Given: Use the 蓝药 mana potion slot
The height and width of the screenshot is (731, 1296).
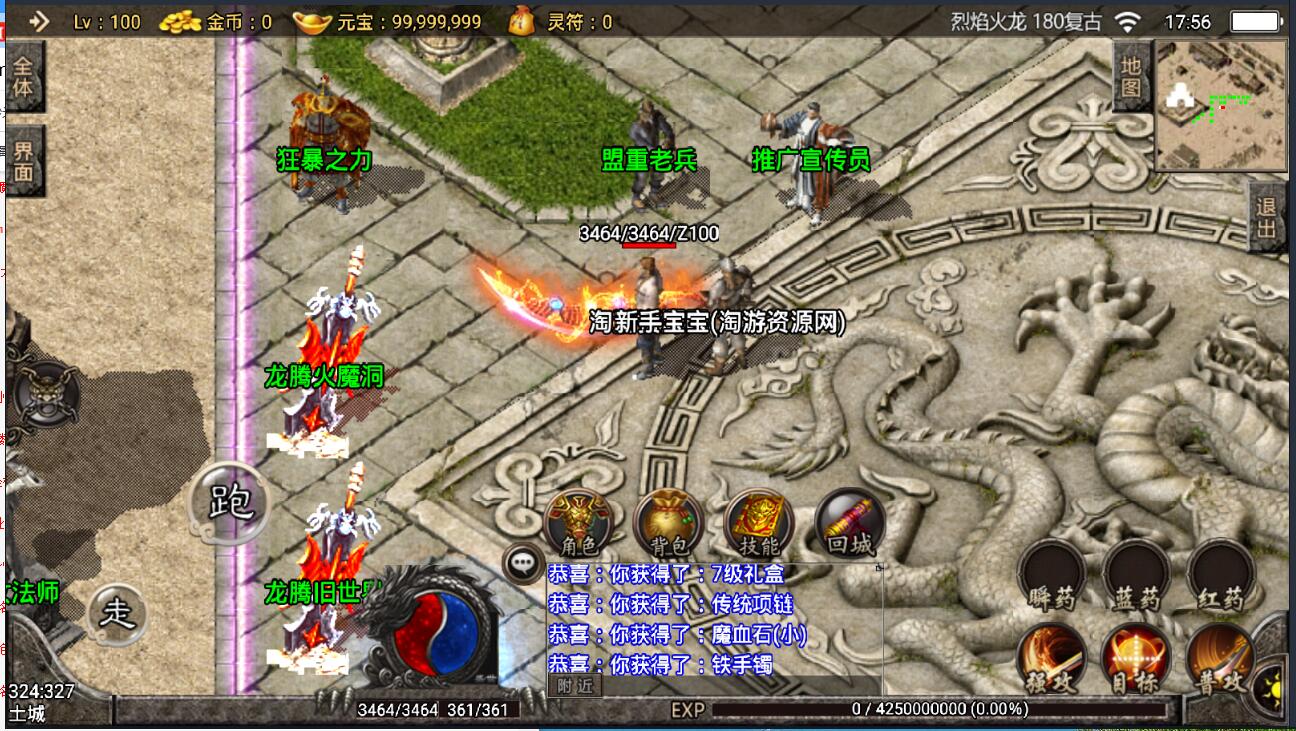Looking at the screenshot, I should point(1136,576).
